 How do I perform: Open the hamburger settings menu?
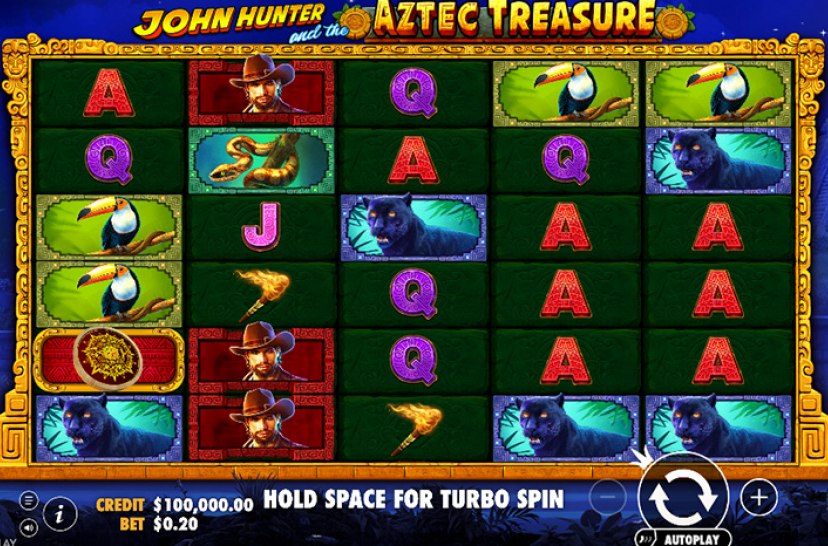pos(28,499)
